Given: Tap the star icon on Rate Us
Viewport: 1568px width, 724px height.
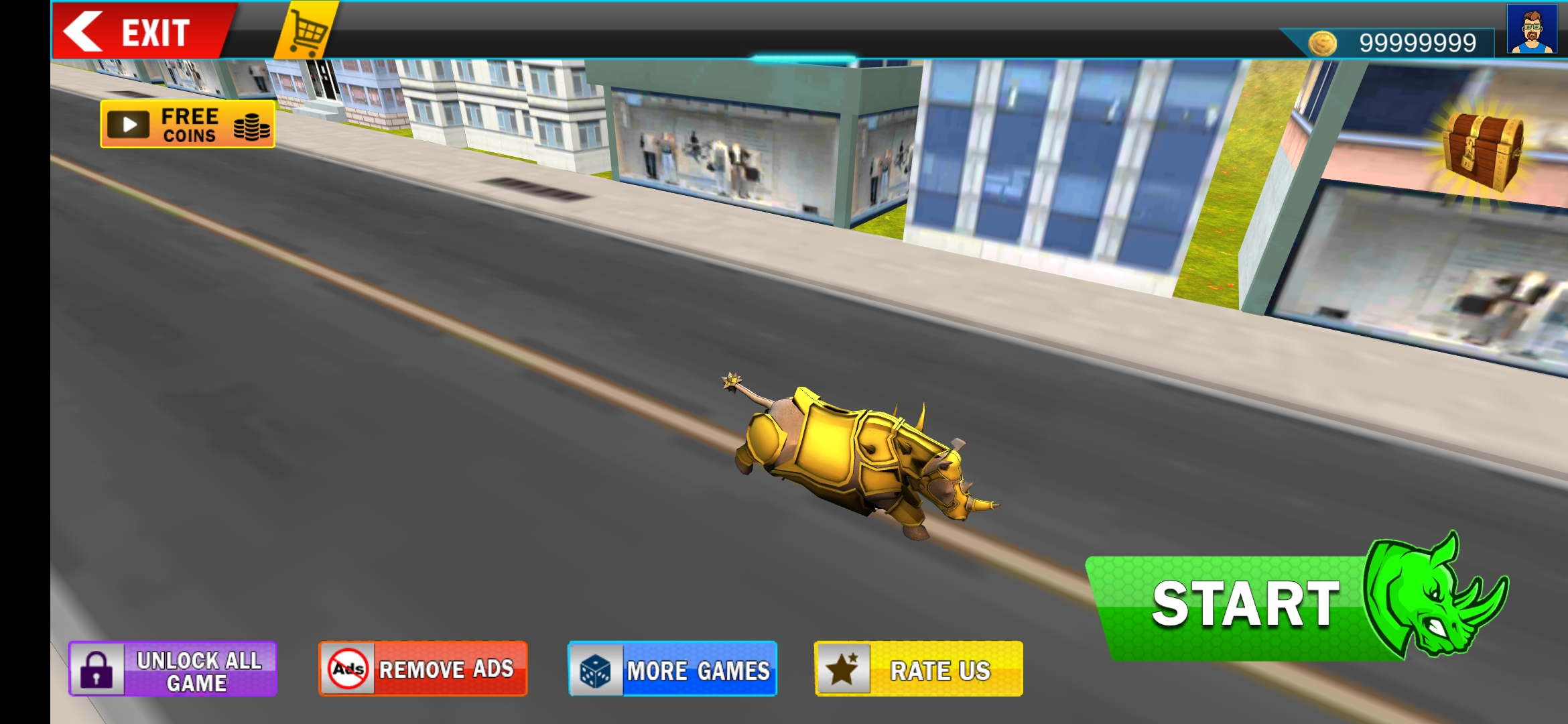Looking at the screenshot, I should point(846,667).
